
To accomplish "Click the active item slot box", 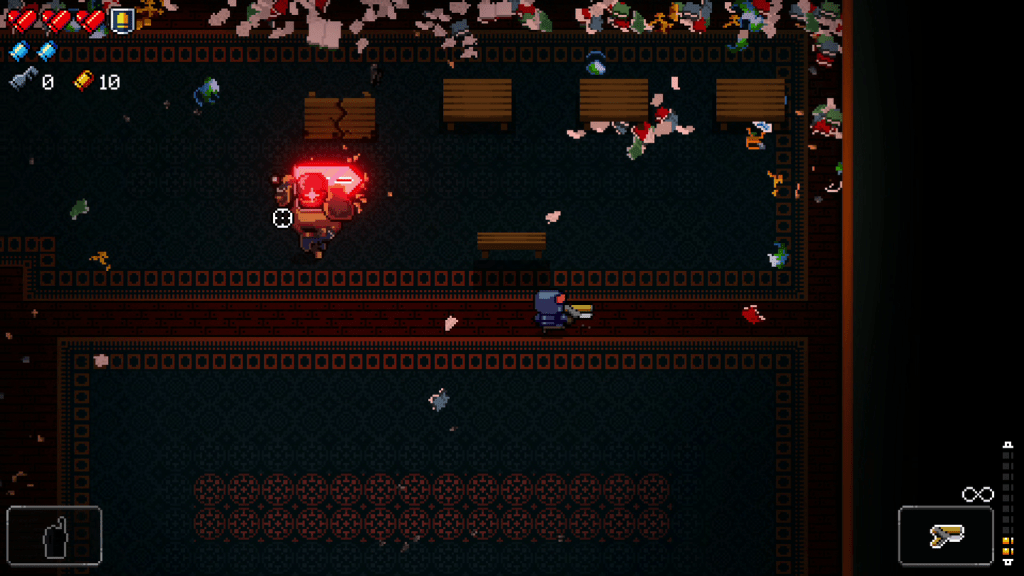I will pos(54,536).
